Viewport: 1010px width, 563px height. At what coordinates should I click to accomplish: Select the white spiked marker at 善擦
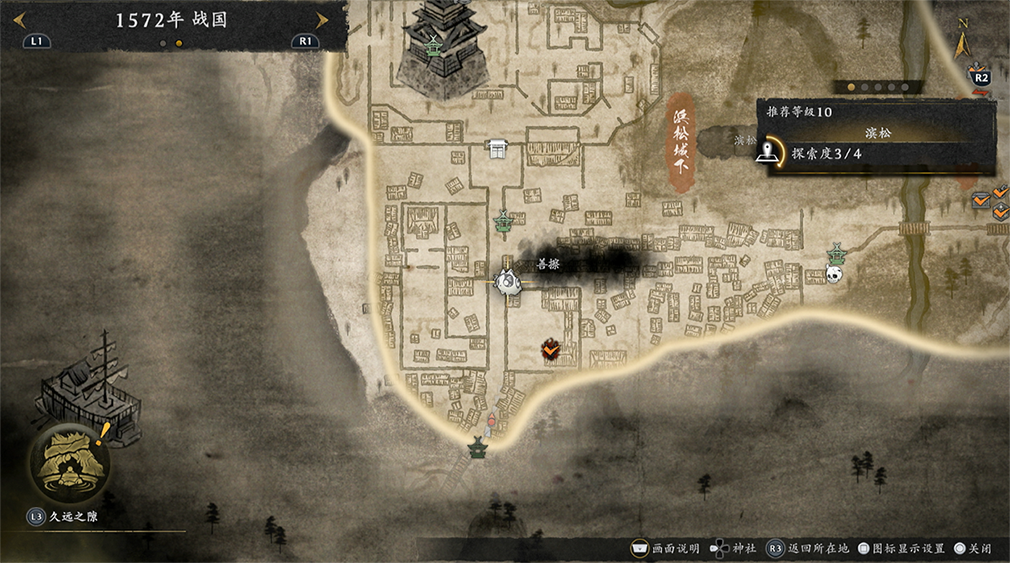[509, 282]
